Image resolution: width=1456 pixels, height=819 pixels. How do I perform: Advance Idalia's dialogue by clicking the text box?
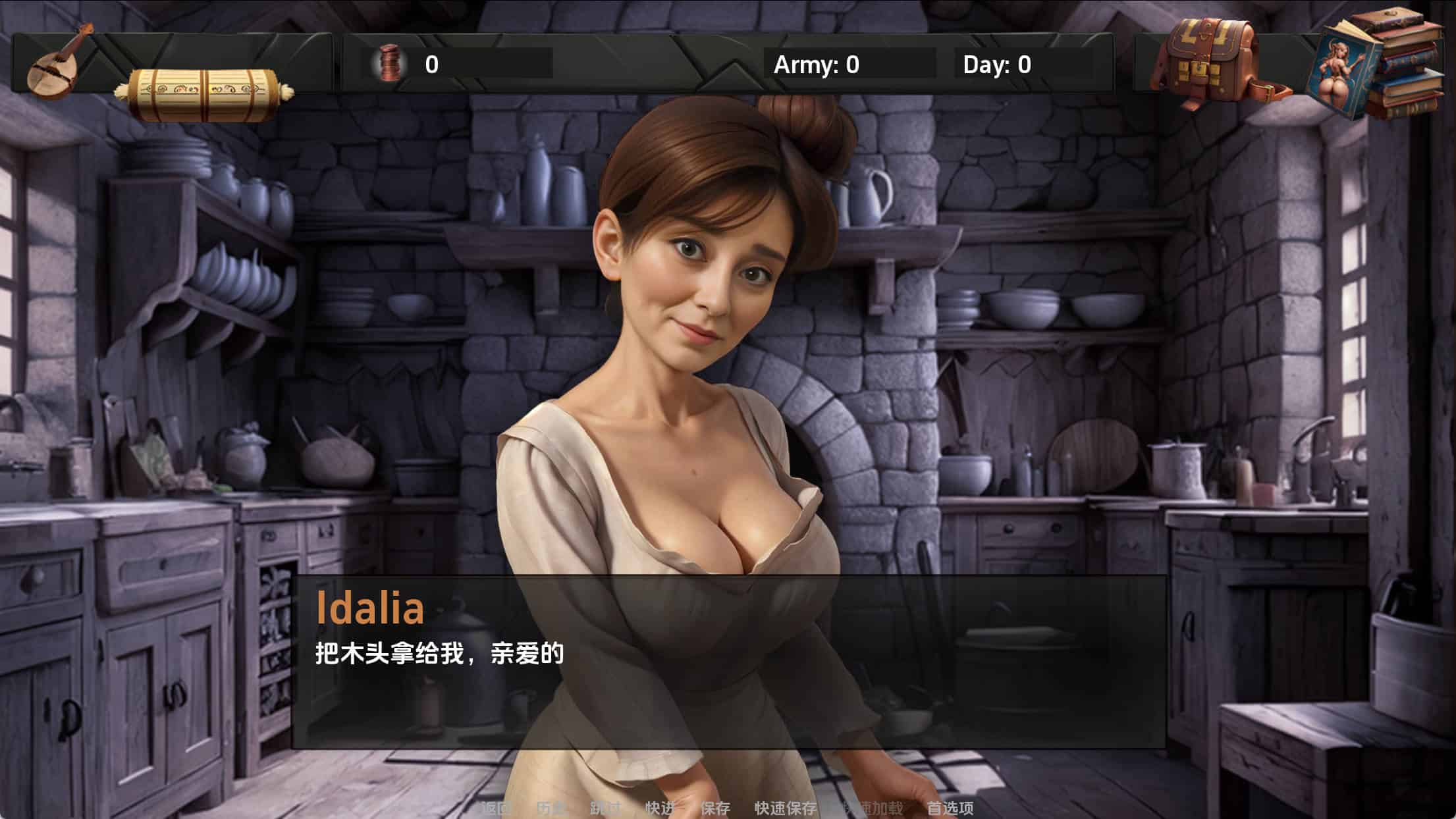728,662
